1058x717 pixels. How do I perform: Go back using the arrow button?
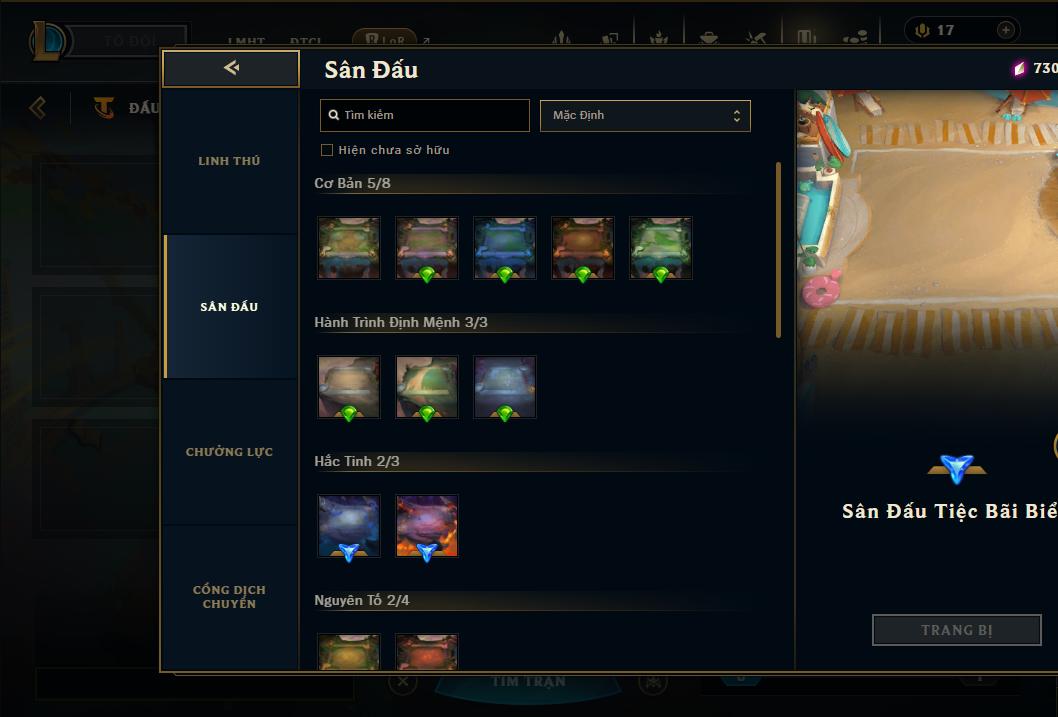point(231,68)
